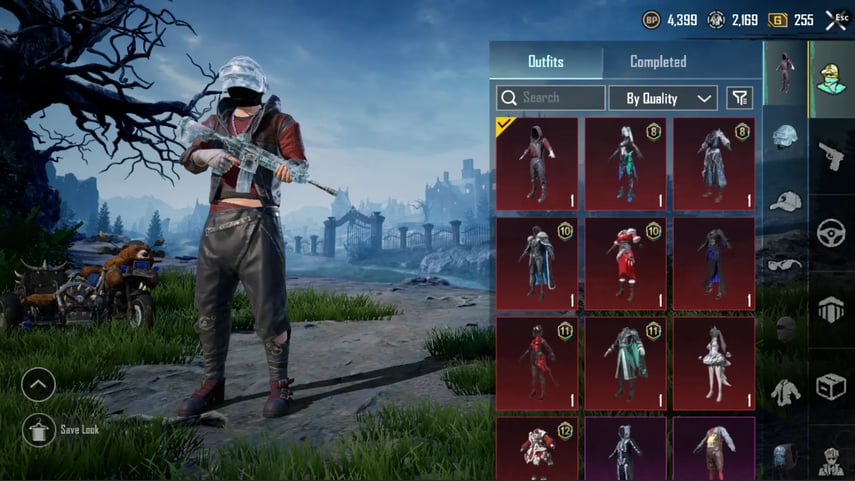Show the cap headwear category
This screenshot has width=855, height=481.
(x=785, y=201)
